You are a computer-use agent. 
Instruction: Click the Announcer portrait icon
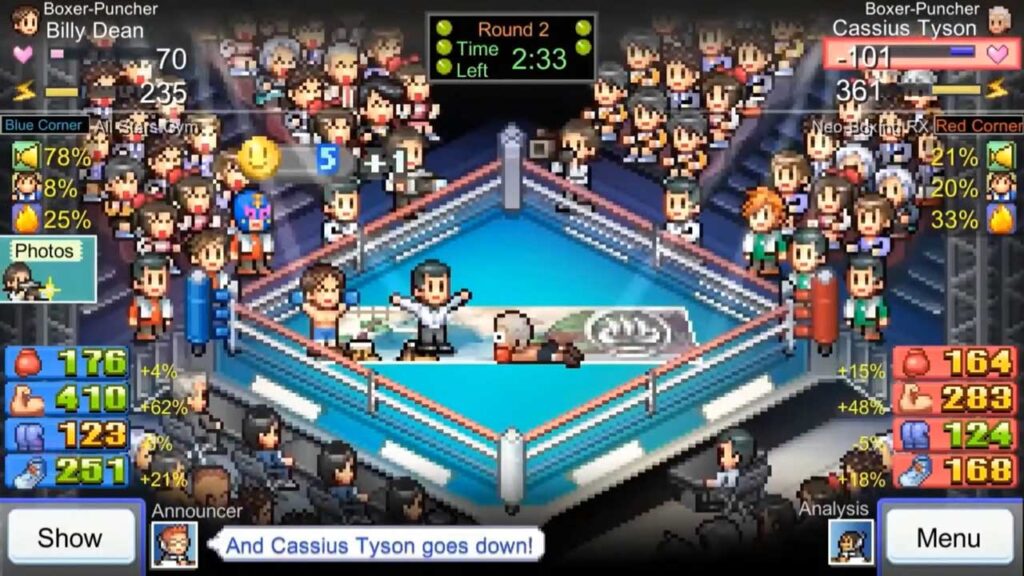pyautogui.click(x=174, y=545)
